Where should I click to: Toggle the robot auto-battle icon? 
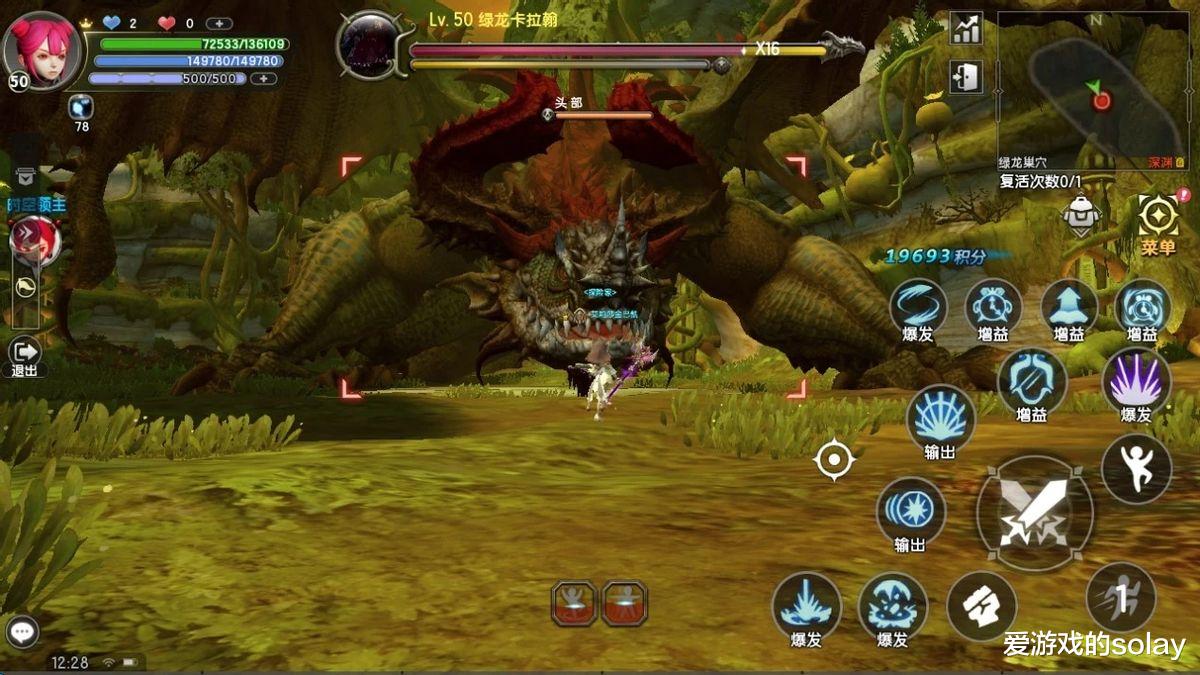point(1081,213)
